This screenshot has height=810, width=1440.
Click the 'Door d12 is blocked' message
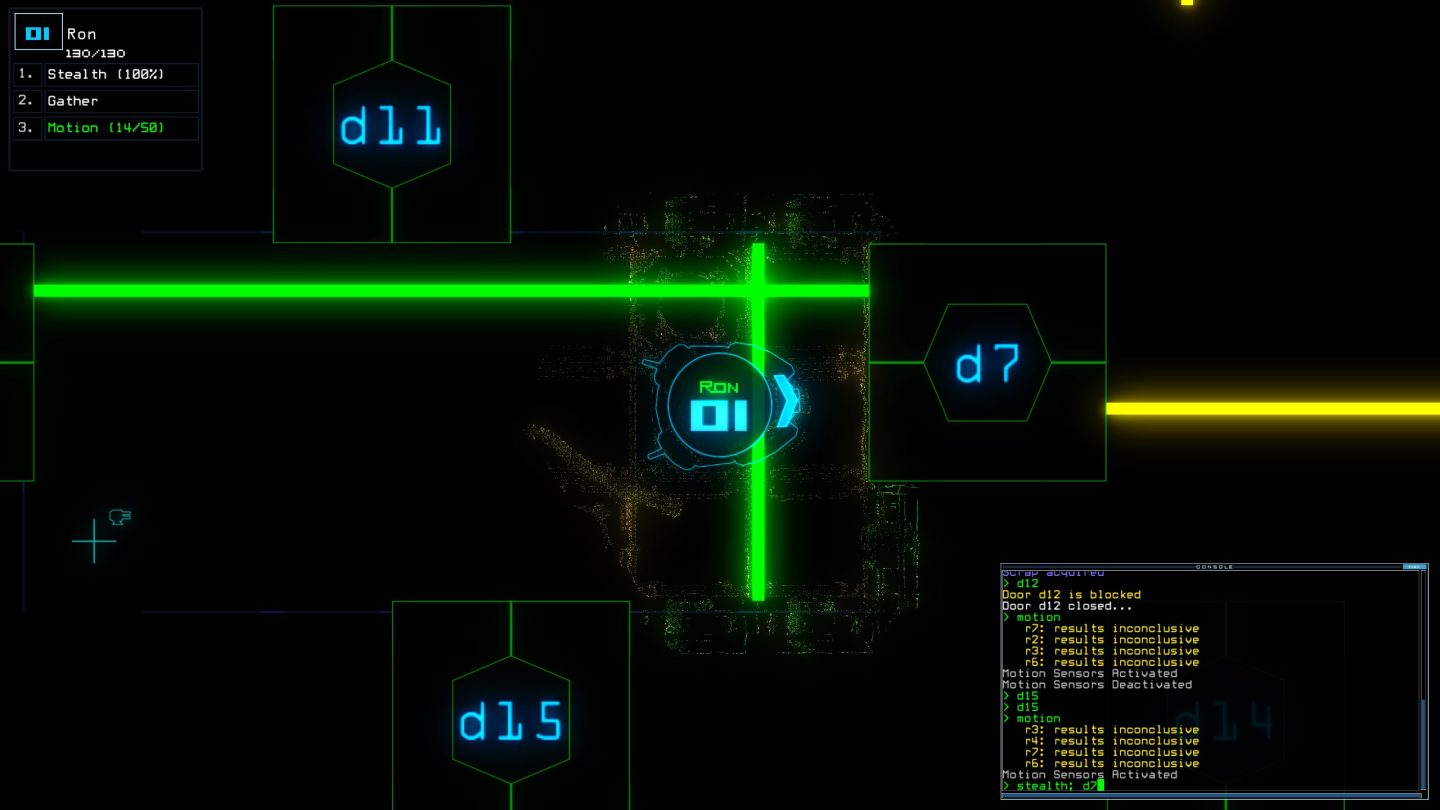pos(1071,594)
